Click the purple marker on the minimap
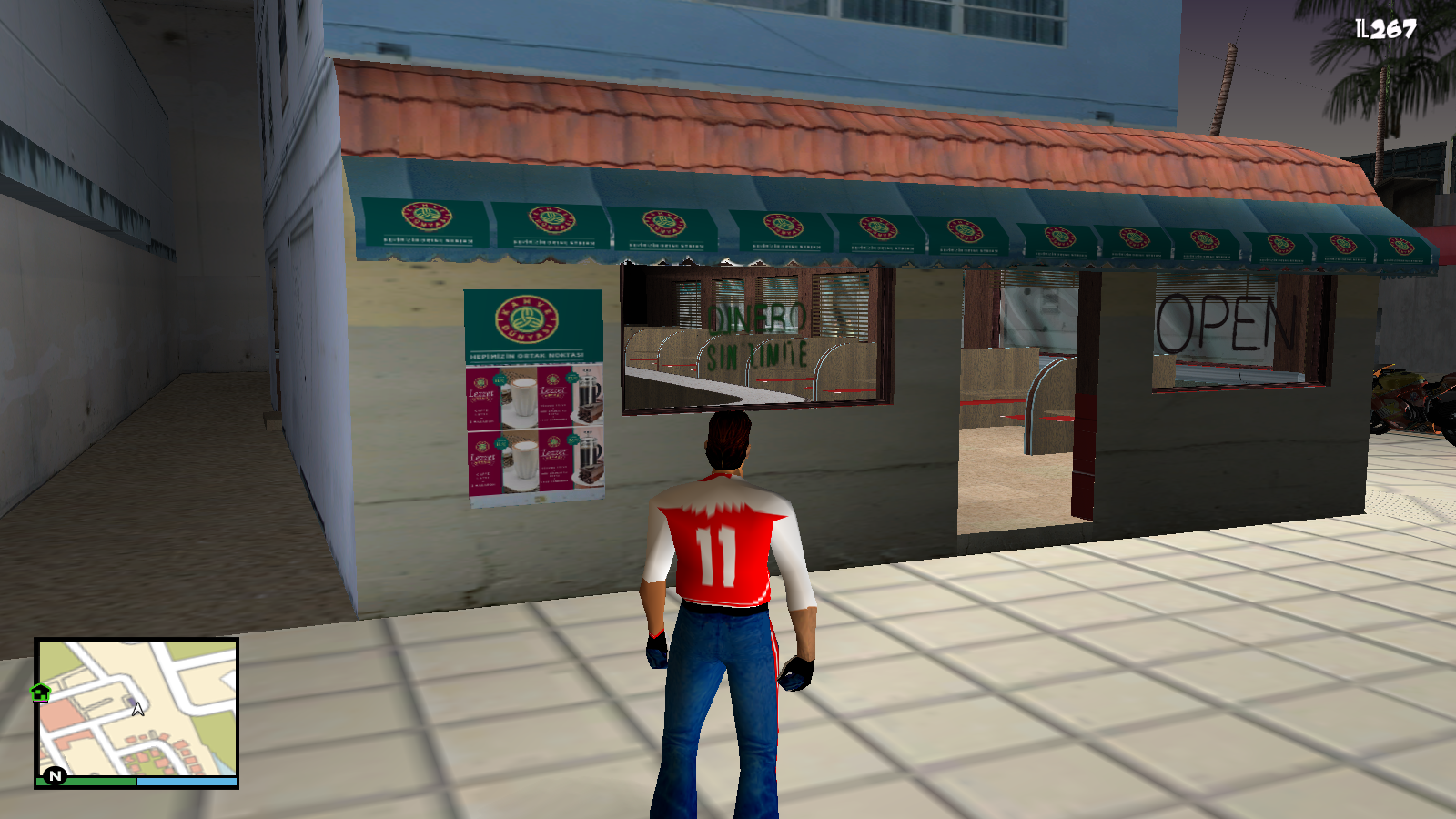The width and height of the screenshot is (1456, 819). coord(132,701)
